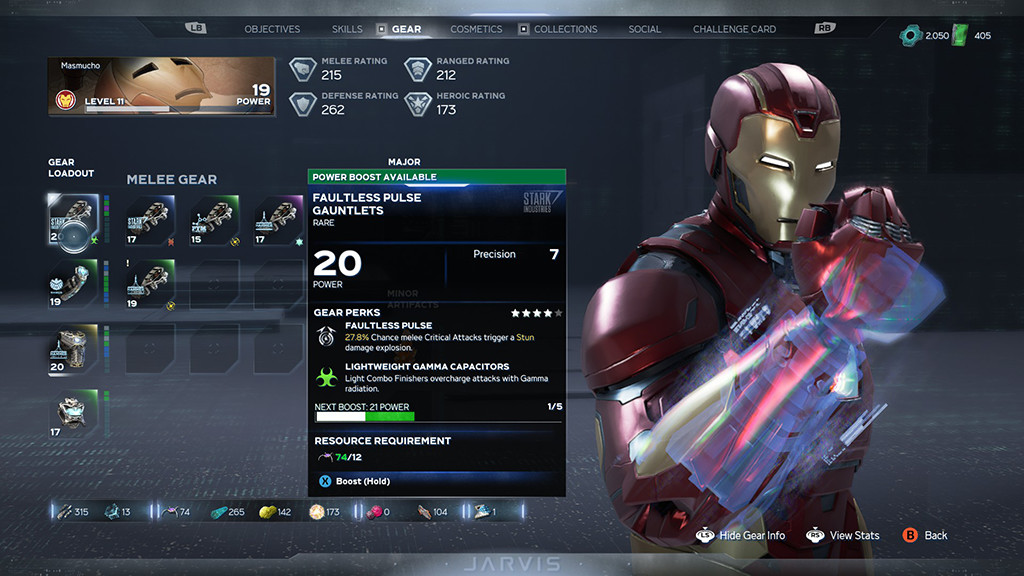
Task: Select the power 20 chest armor loadout slot
Action: pyautogui.click(x=74, y=350)
